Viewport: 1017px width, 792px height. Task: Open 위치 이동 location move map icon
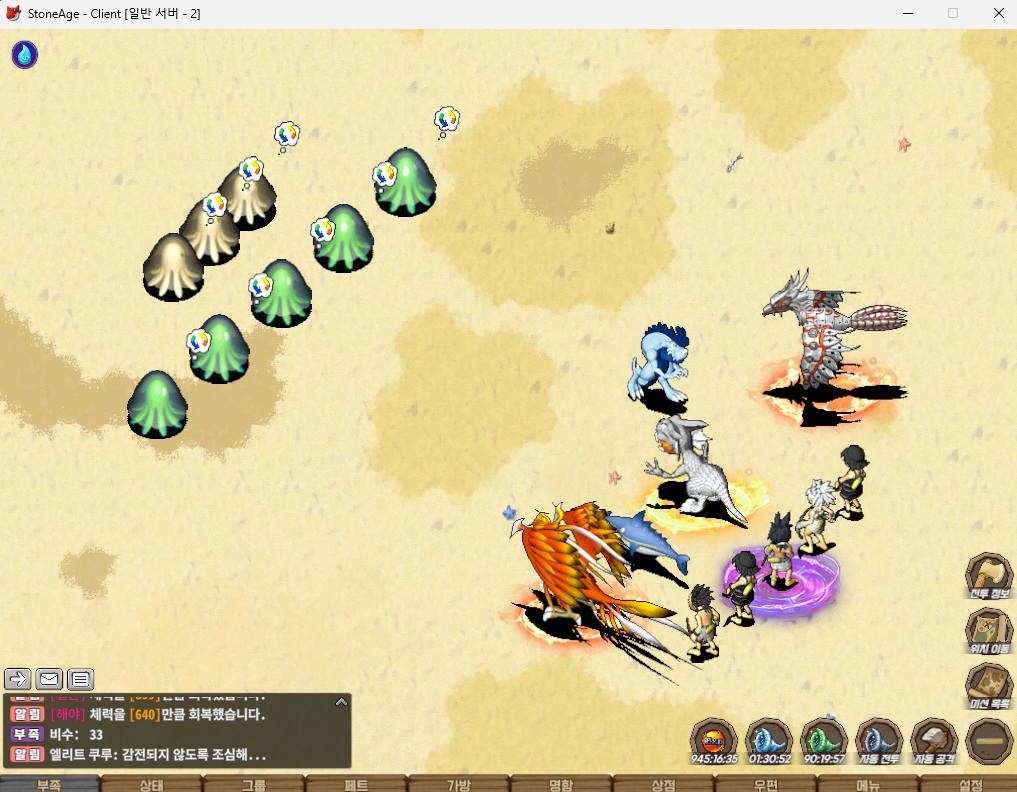click(x=988, y=630)
